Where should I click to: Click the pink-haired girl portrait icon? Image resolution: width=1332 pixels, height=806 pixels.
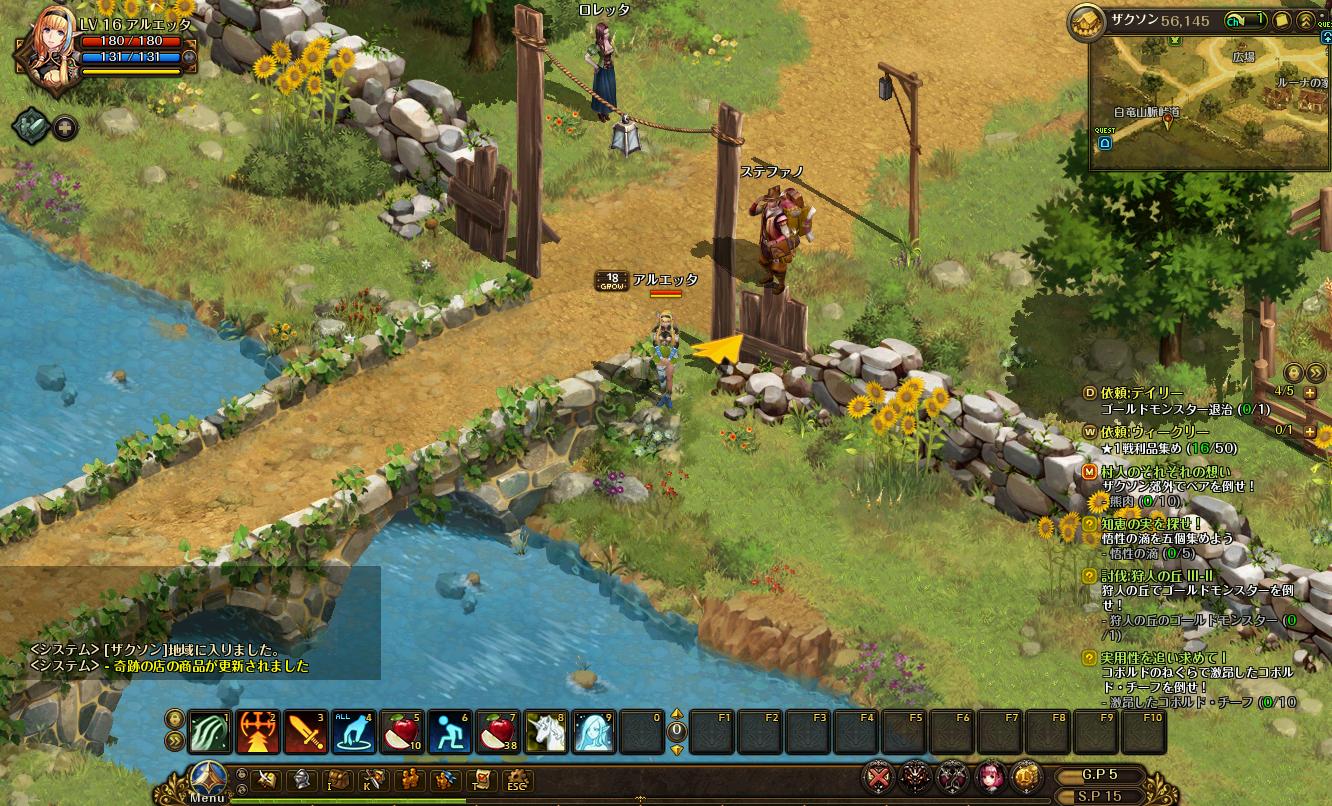(990, 776)
